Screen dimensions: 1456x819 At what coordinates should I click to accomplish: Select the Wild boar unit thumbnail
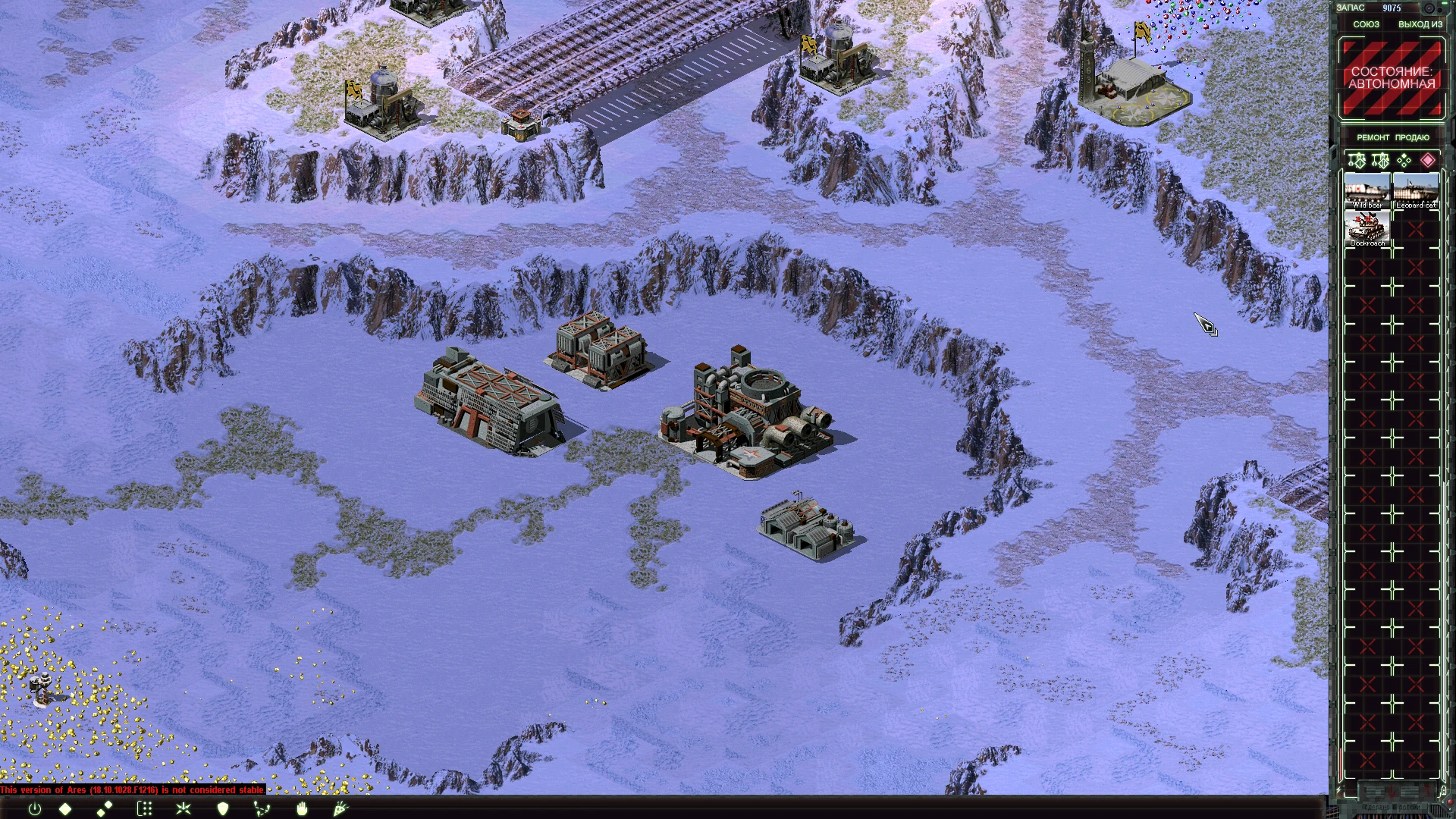click(x=1368, y=190)
